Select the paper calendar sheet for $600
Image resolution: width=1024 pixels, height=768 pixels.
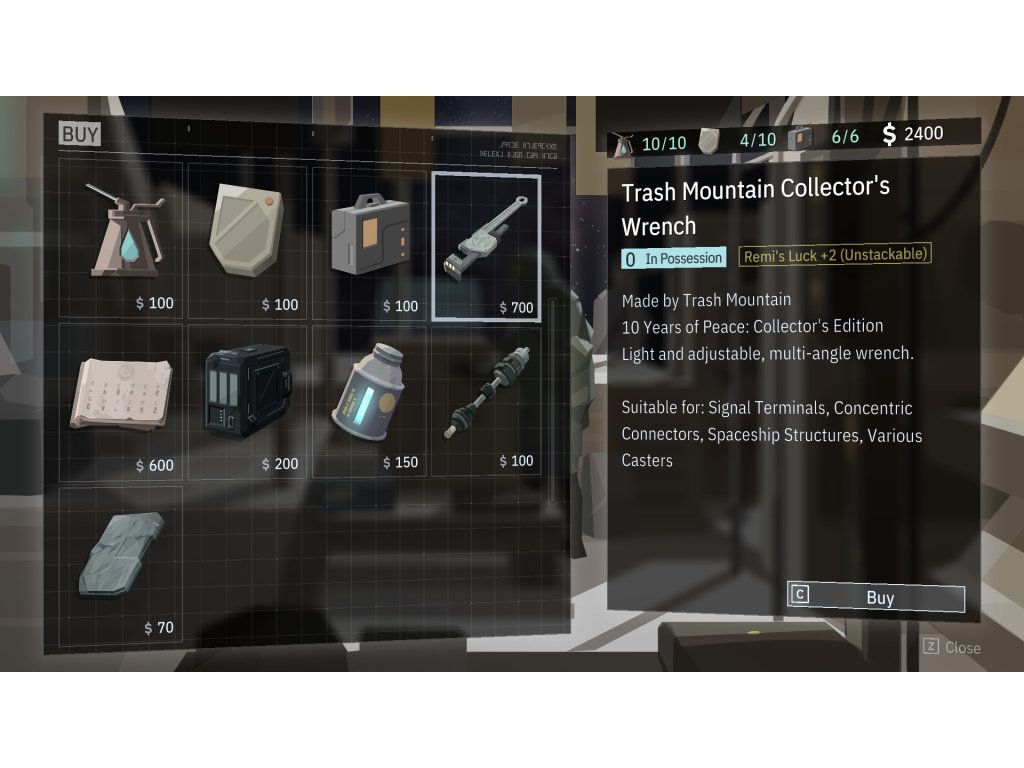[123, 400]
